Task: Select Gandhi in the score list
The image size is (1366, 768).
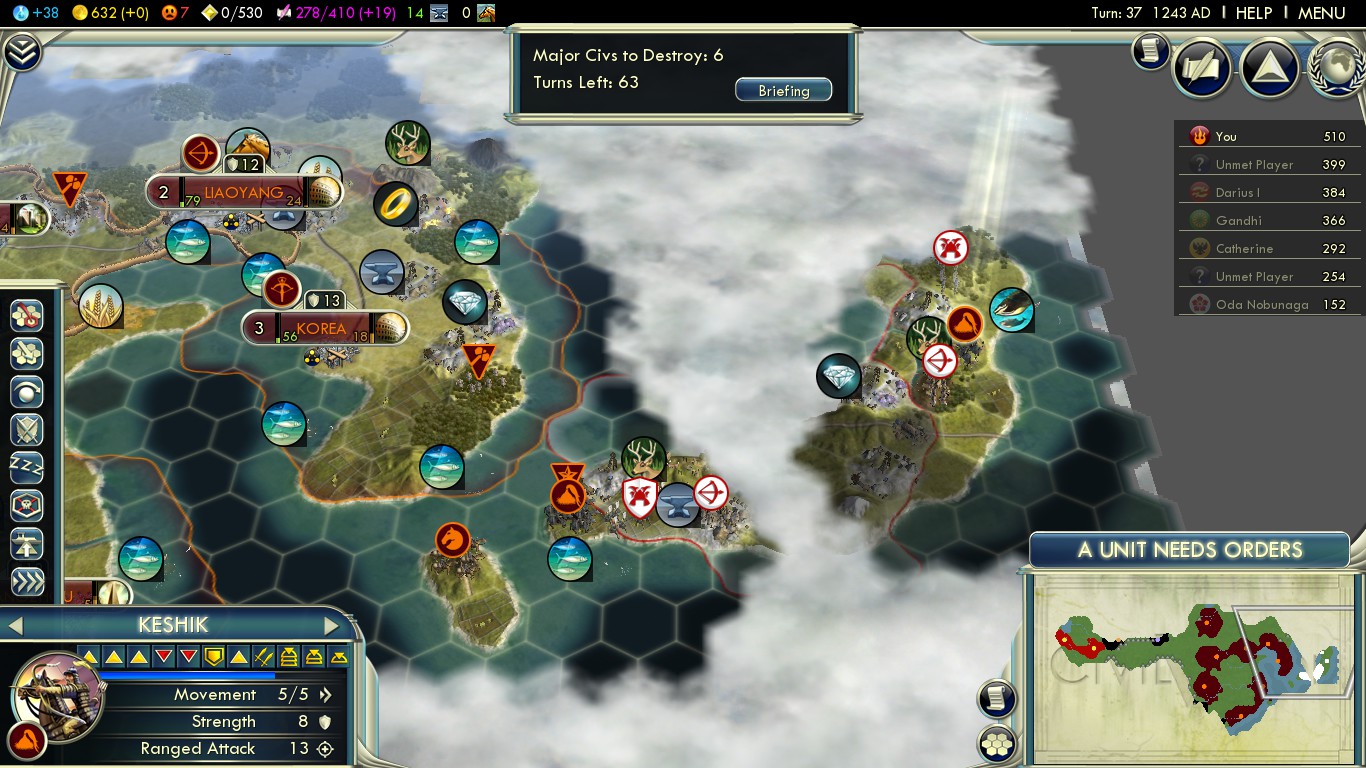Action: pyautogui.click(x=1238, y=220)
